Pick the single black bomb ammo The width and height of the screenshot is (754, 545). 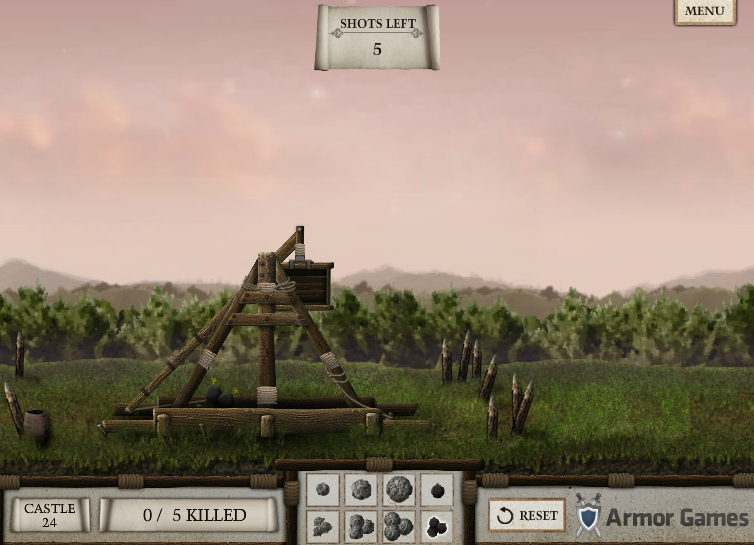[x=436, y=490]
